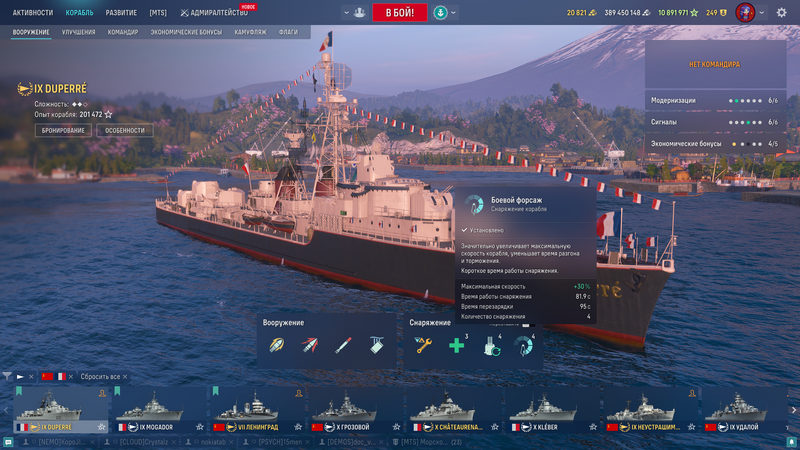Click the Особенности button
The height and width of the screenshot is (450, 800).
(x=125, y=130)
